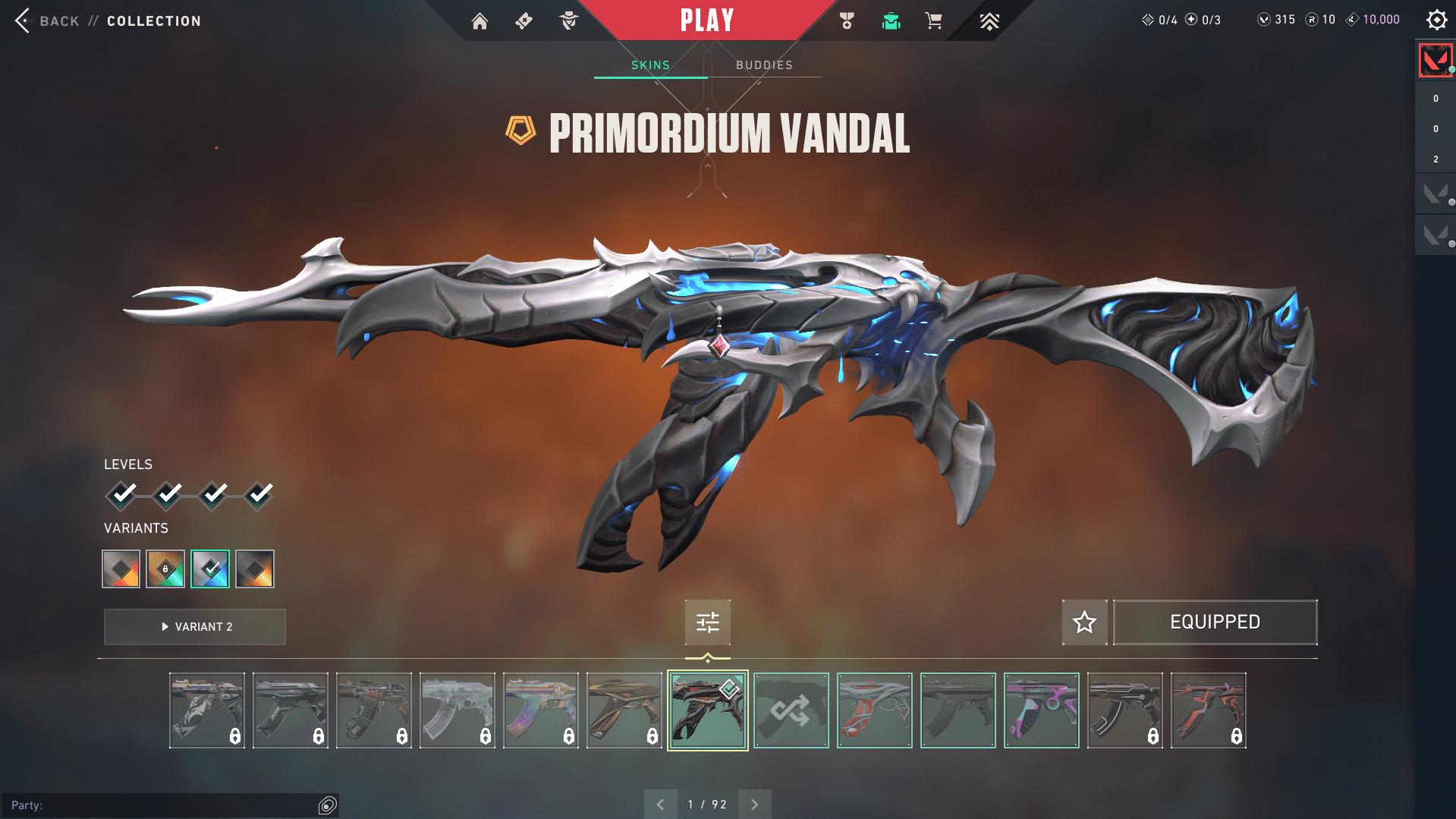The height and width of the screenshot is (819, 1456).
Task: Choose the locked orange-green variant swatch
Action: click(x=165, y=569)
